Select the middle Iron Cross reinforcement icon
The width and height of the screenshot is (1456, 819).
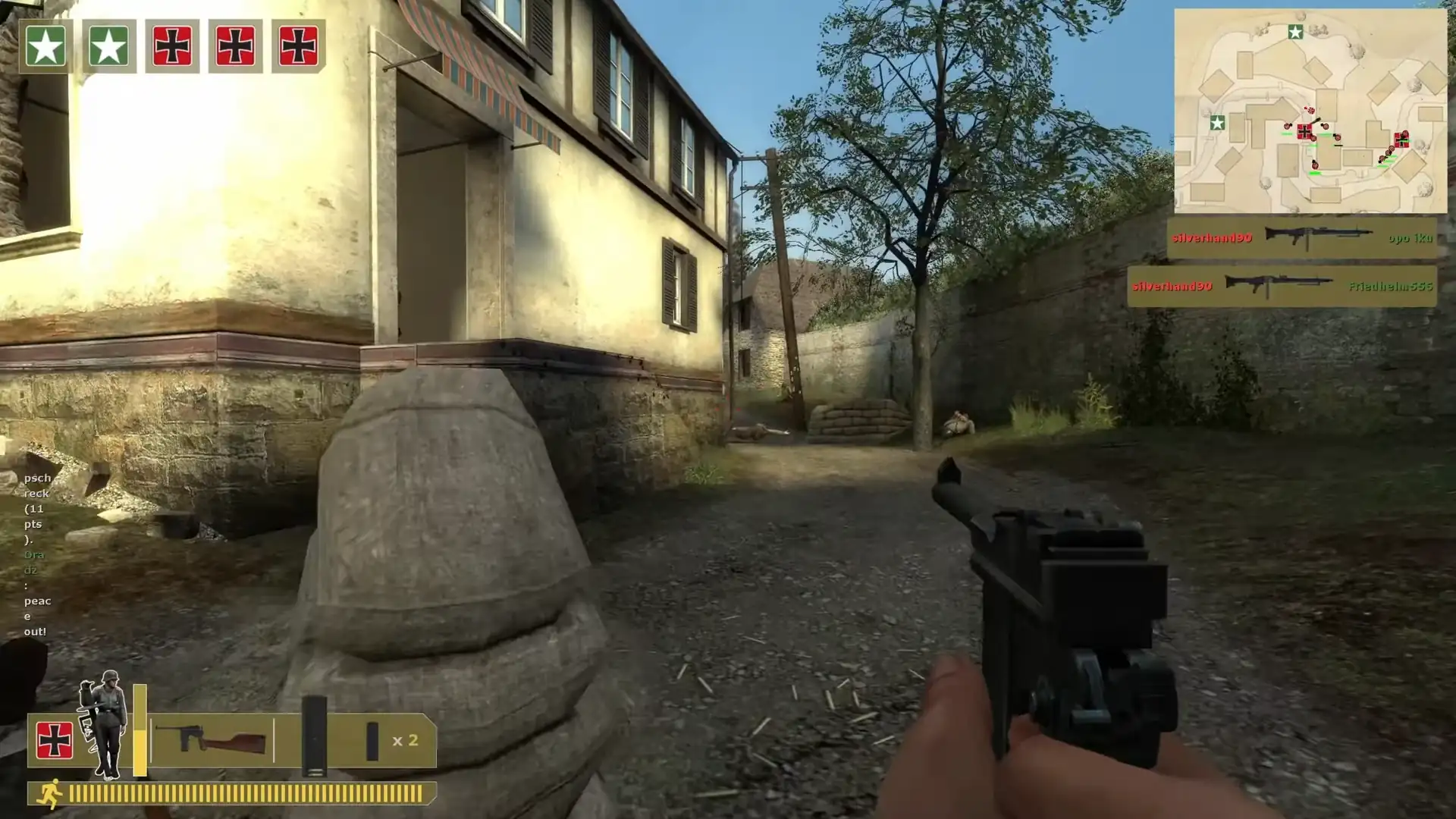click(237, 42)
